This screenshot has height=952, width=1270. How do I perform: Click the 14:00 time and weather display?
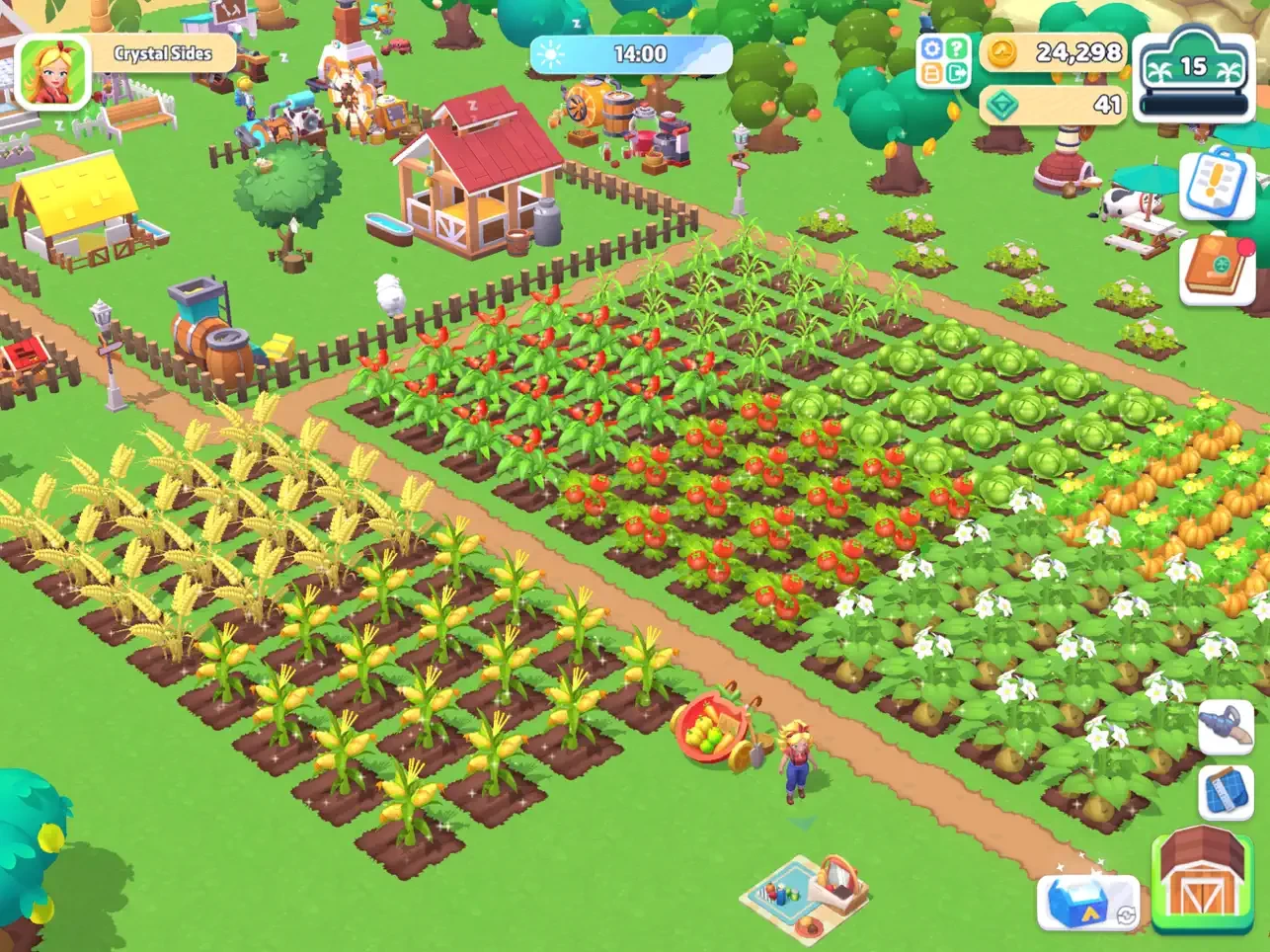[630, 55]
